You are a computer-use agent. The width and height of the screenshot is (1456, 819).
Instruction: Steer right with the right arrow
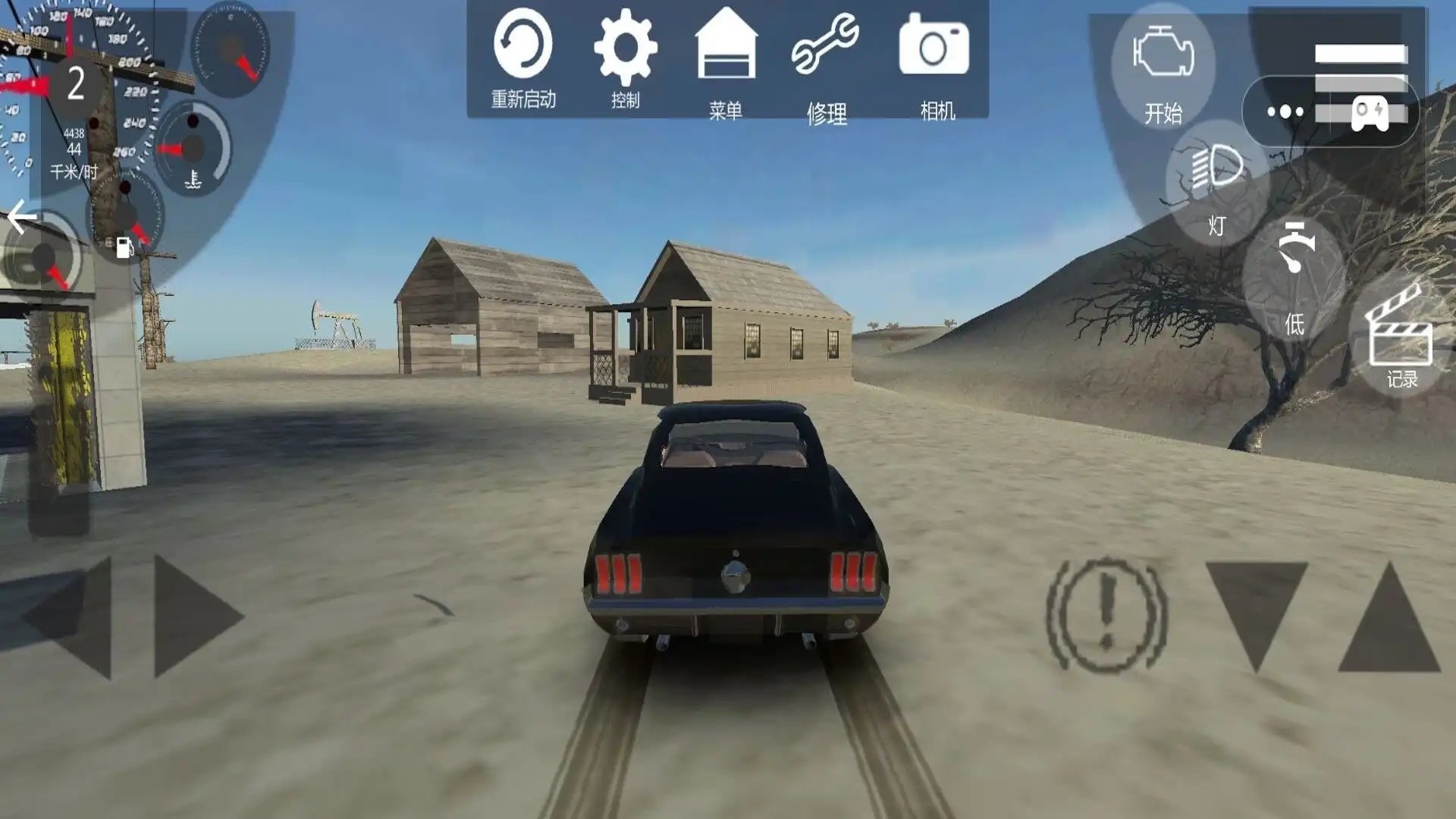196,616
